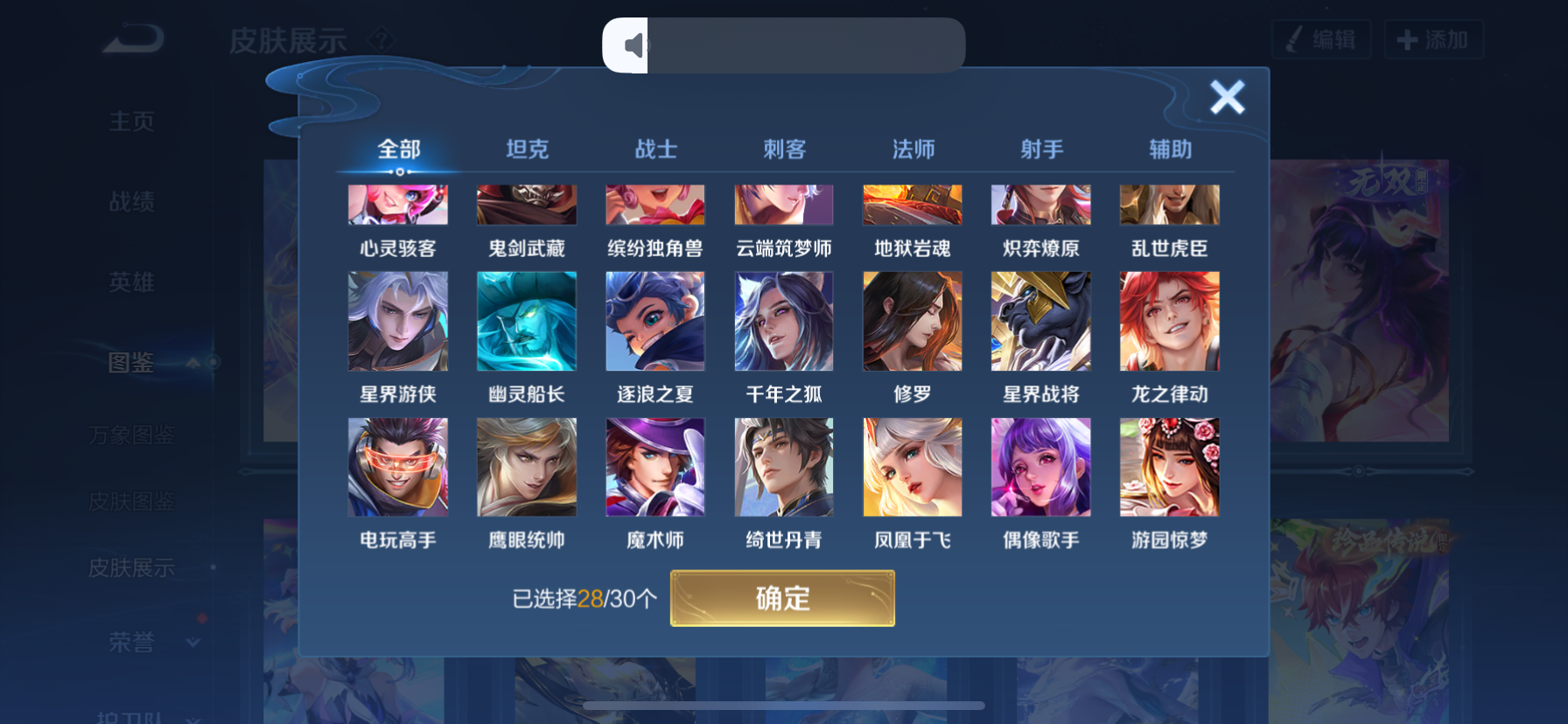Toggle selection of the 鬼剑武藏 skin
The height and width of the screenshot is (724, 1568).
pyautogui.click(x=526, y=205)
